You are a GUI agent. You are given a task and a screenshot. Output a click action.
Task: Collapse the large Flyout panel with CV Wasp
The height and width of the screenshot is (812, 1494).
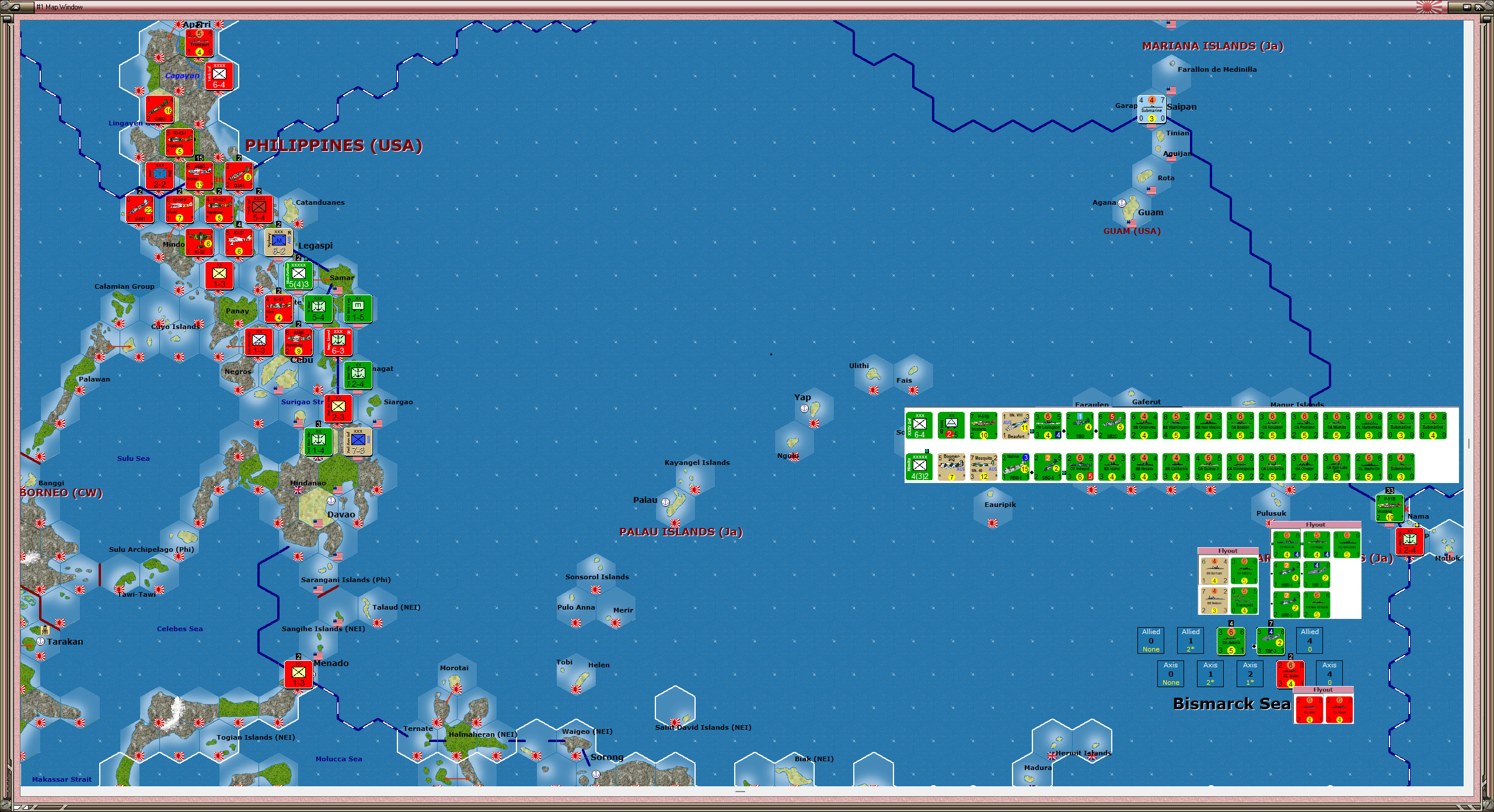coord(1315,525)
